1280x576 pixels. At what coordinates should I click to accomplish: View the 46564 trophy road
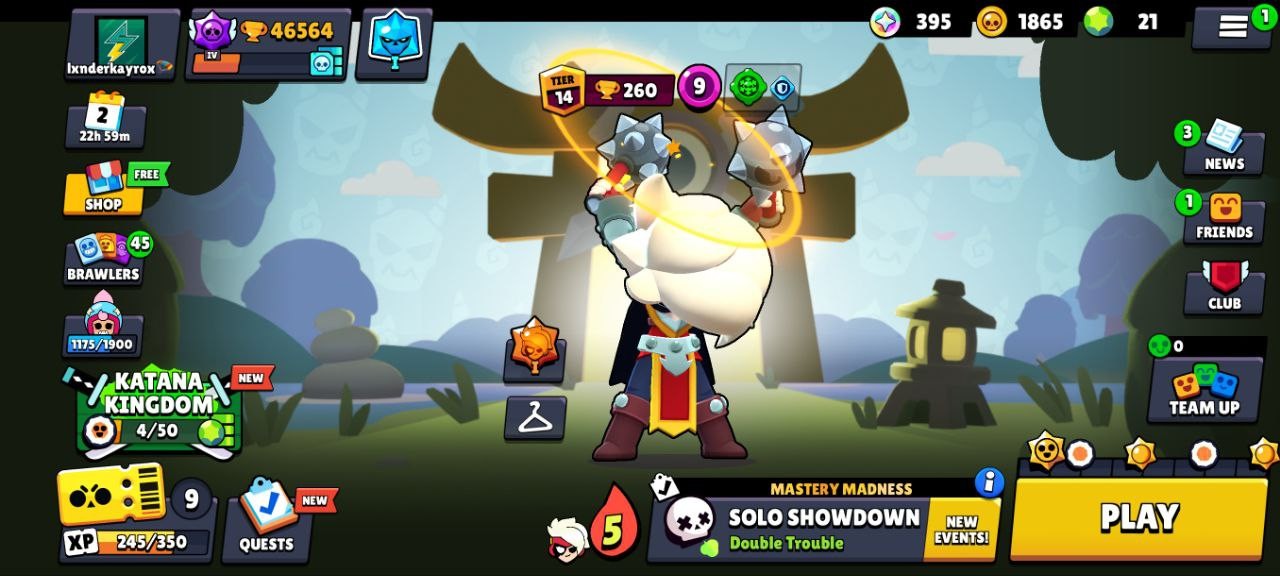[269, 45]
